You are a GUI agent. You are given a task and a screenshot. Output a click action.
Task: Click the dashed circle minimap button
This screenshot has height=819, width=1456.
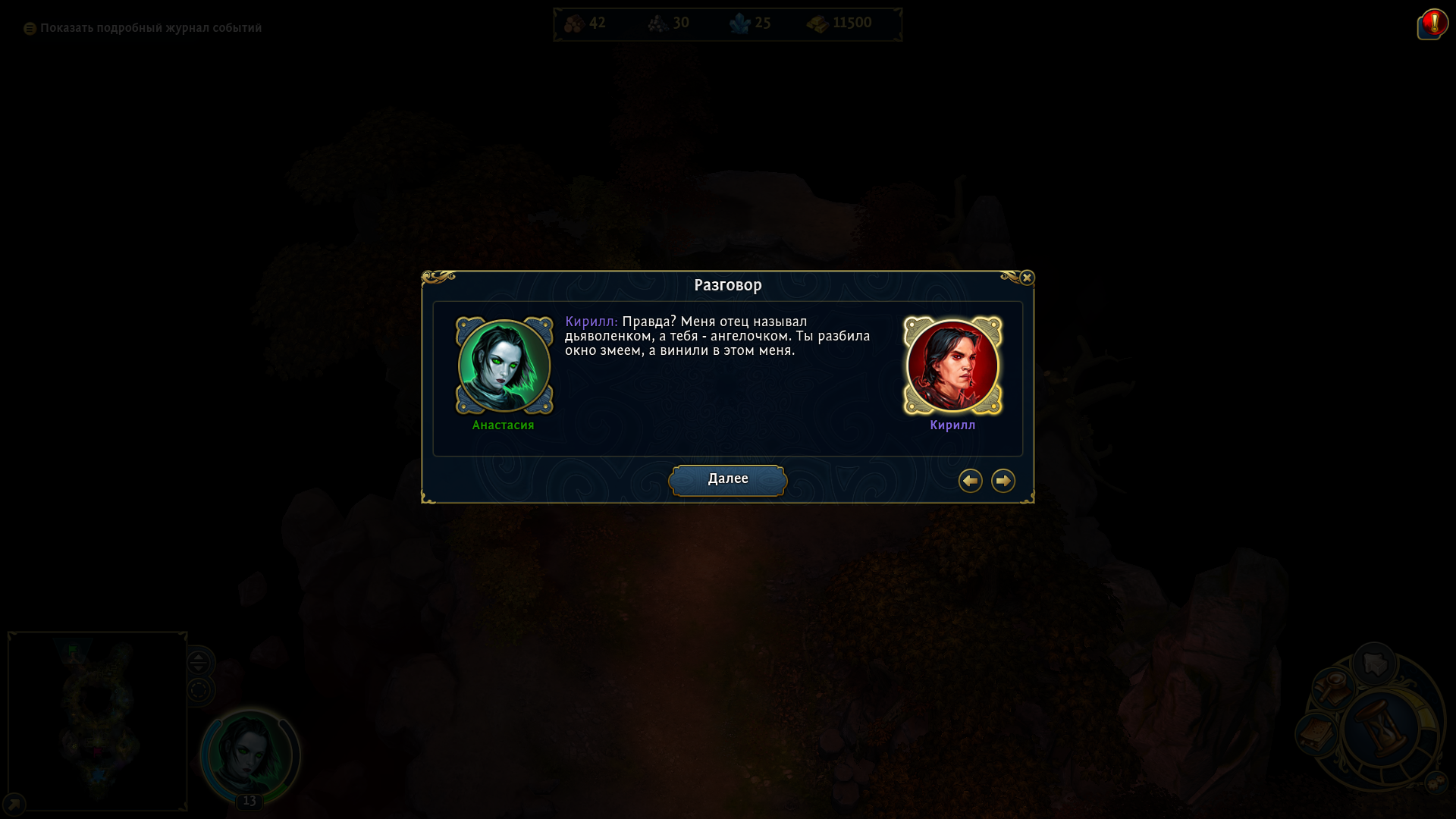[199, 691]
